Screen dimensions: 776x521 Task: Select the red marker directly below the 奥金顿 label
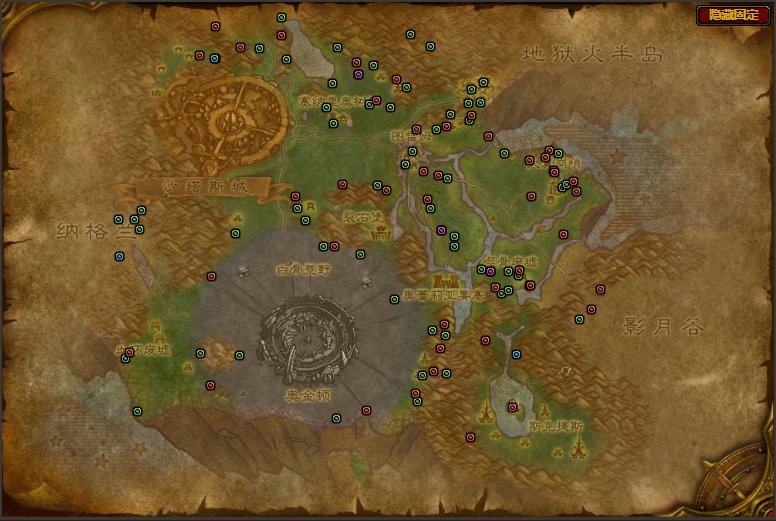click(366, 409)
